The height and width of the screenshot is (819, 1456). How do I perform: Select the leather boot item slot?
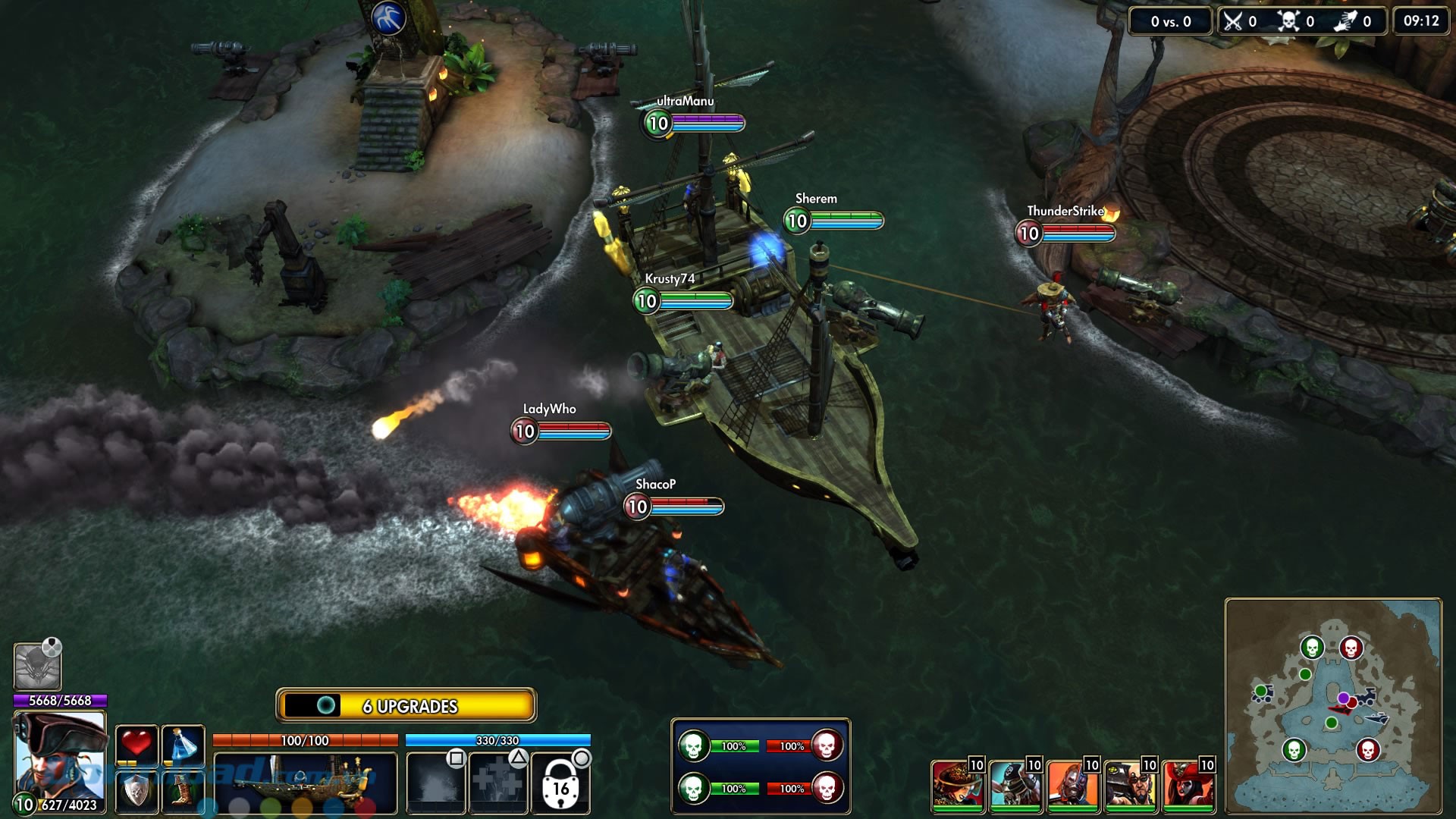point(183,791)
